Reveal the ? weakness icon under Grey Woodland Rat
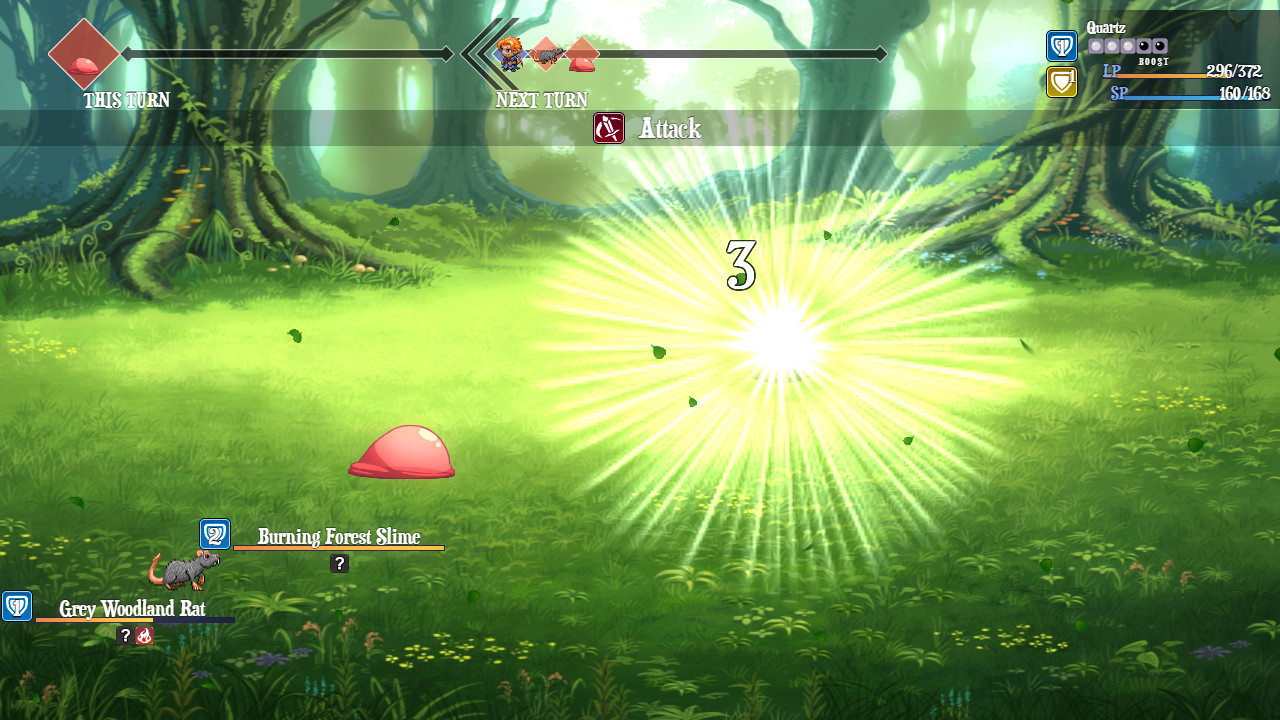 pyautogui.click(x=124, y=634)
